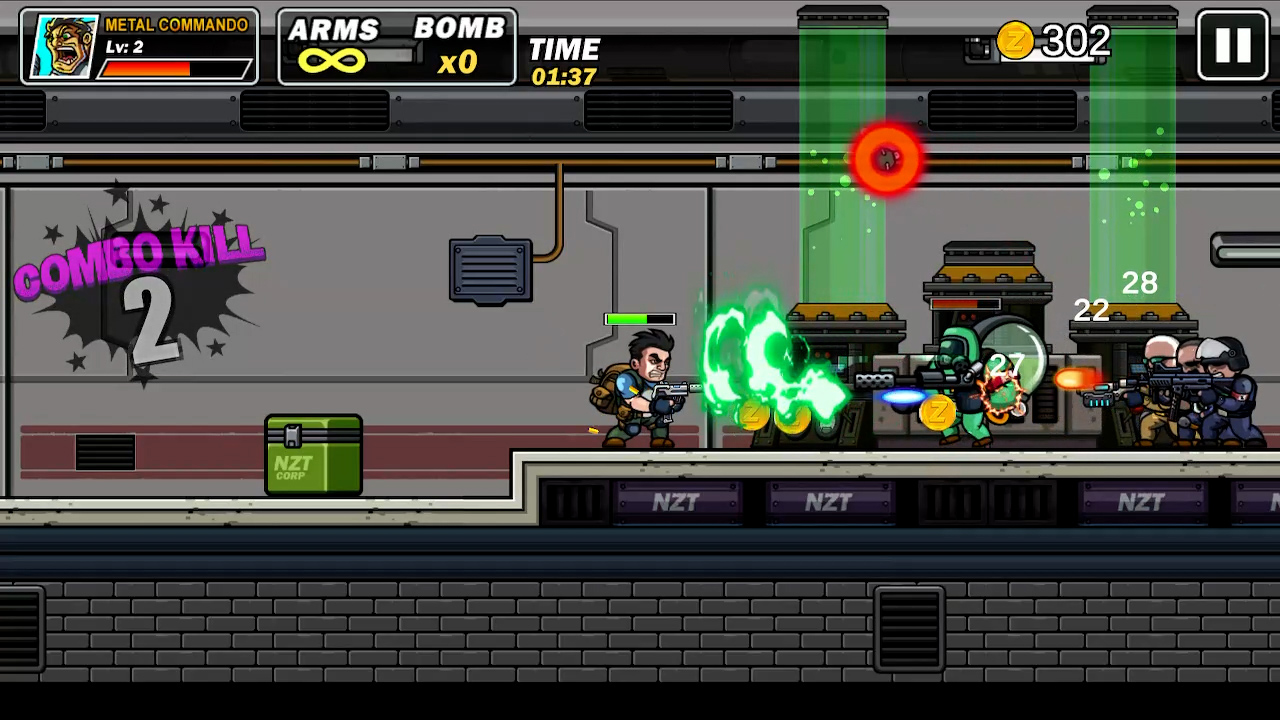The width and height of the screenshot is (1280, 720).
Task: Tap the damage number 28 above the enemies
Action: (x=1140, y=283)
